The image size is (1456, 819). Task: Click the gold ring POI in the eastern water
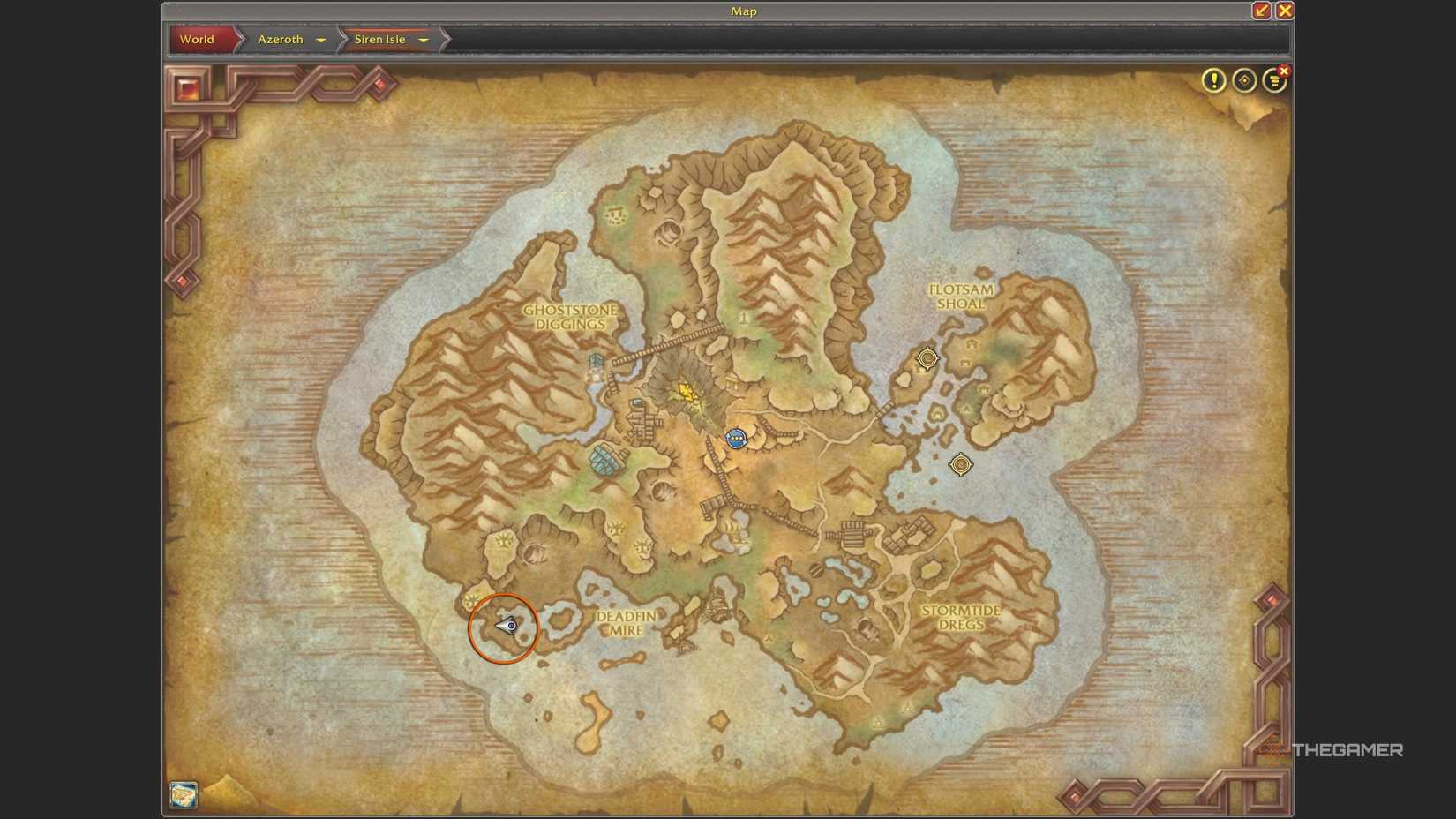pyautogui.click(x=961, y=465)
